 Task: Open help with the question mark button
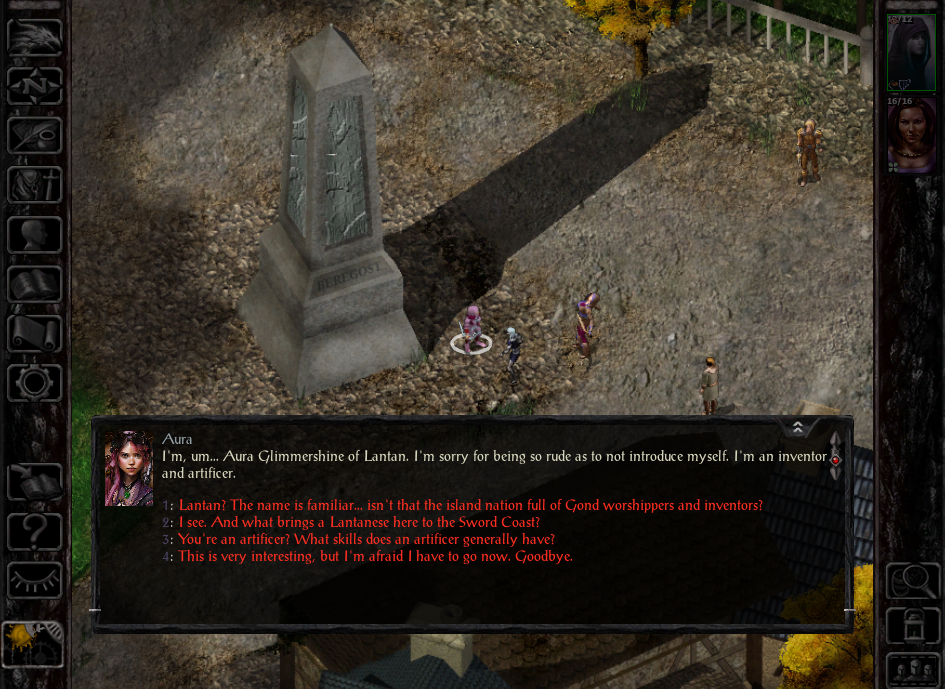click(x=35, y=531)
